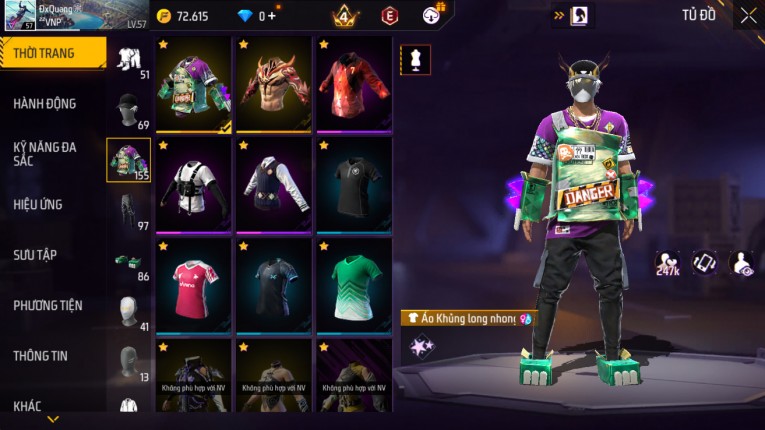Equip the green V-neck jersey
The width and height of the screenshot is (765, 430).
point(354,284)
